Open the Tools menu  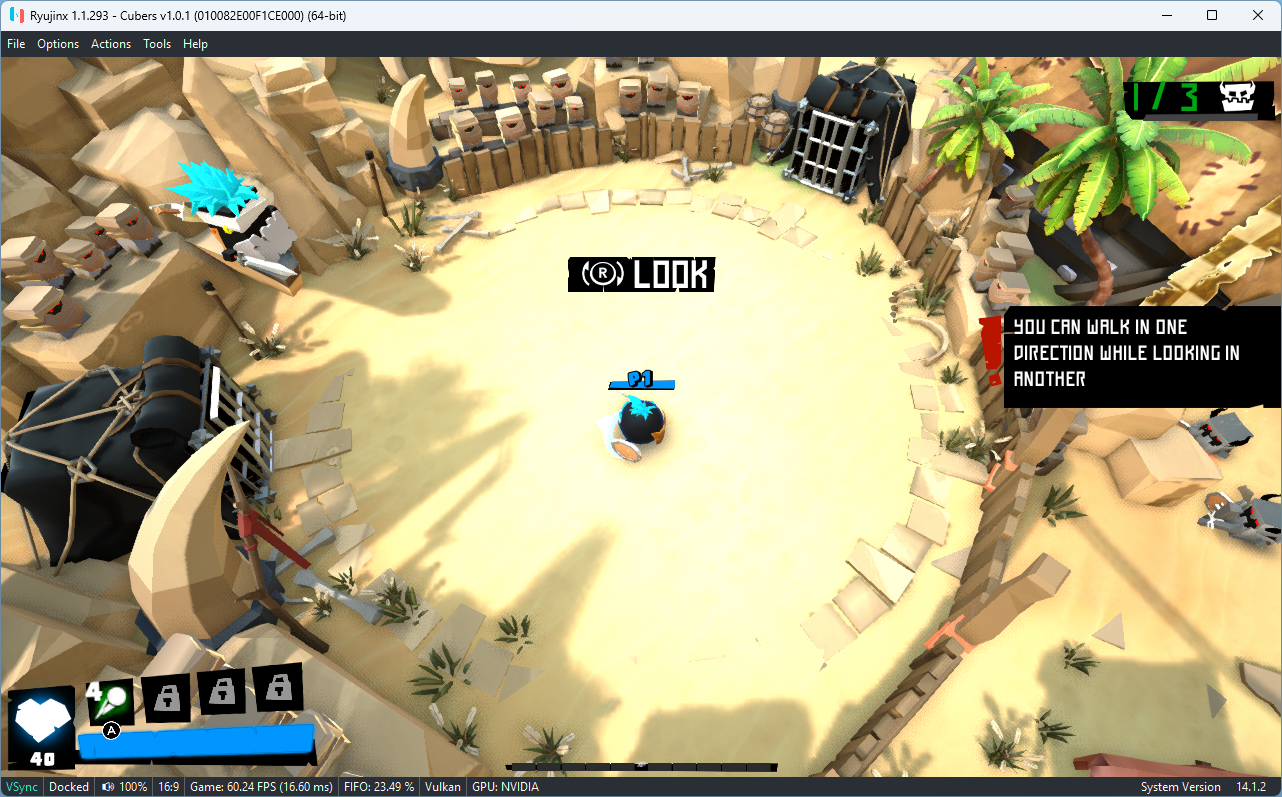(x=157, y=43)
